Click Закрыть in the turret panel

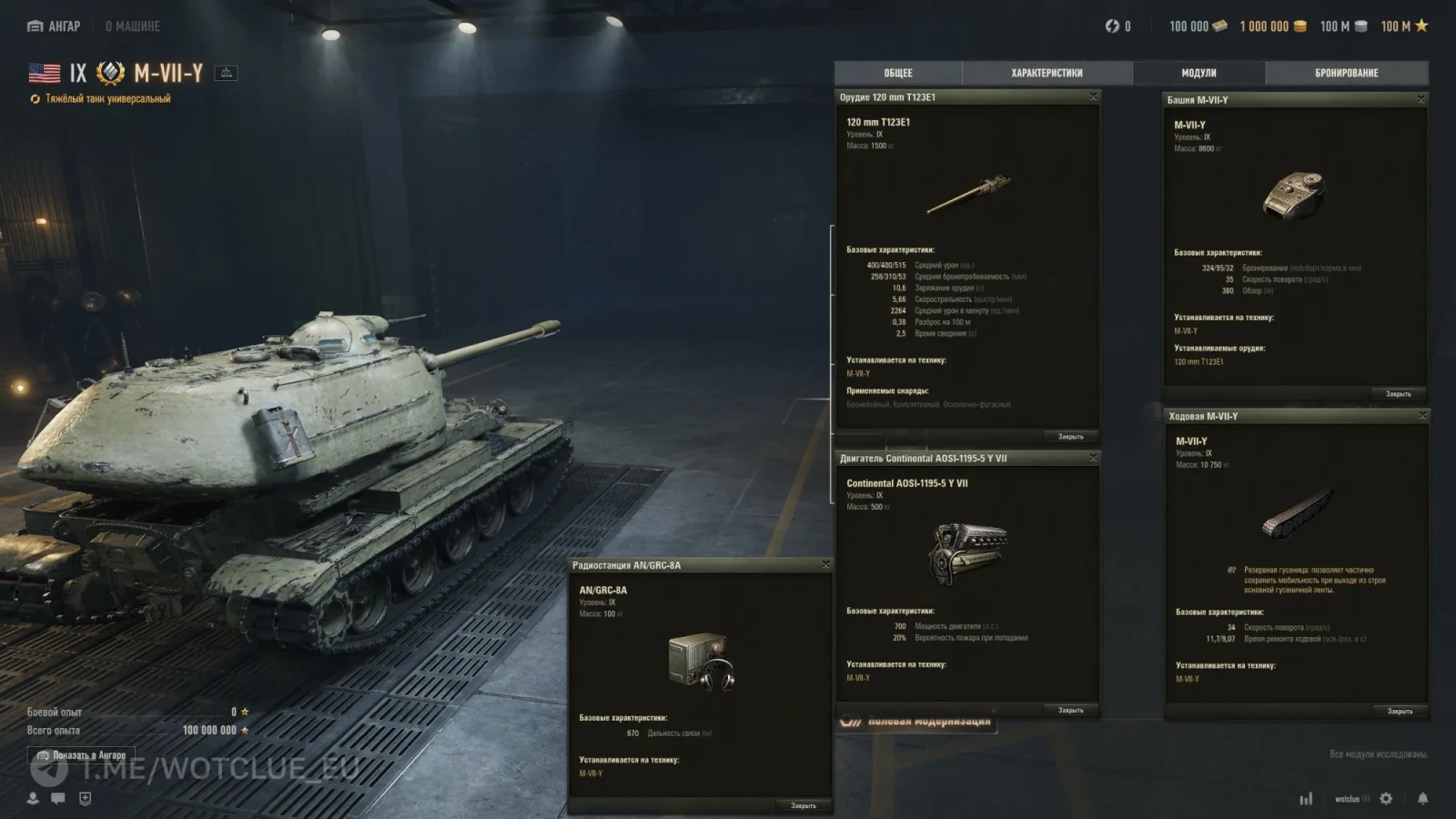[1398, 394]
